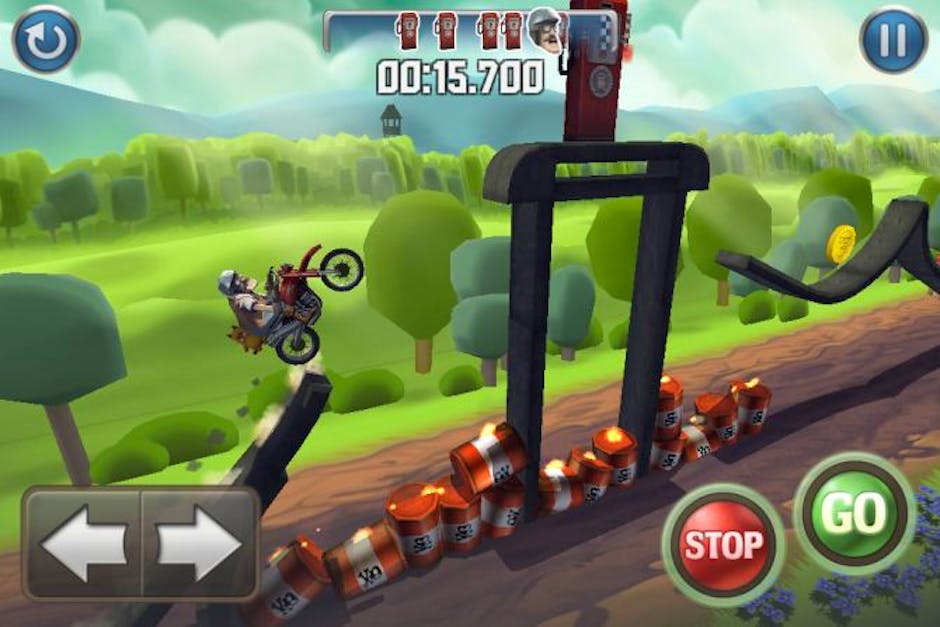The height and width of the screenshot is (627, 940).
Task: Pause the game
Action: coord(893,40)
